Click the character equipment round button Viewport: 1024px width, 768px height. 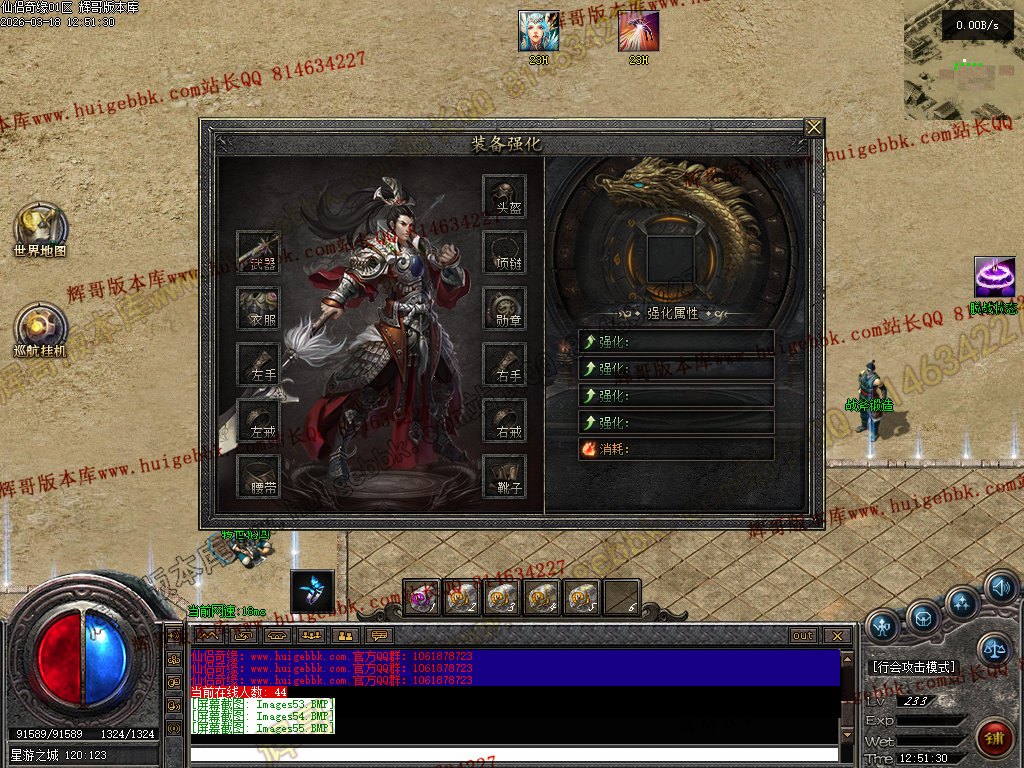pos(882,627)
